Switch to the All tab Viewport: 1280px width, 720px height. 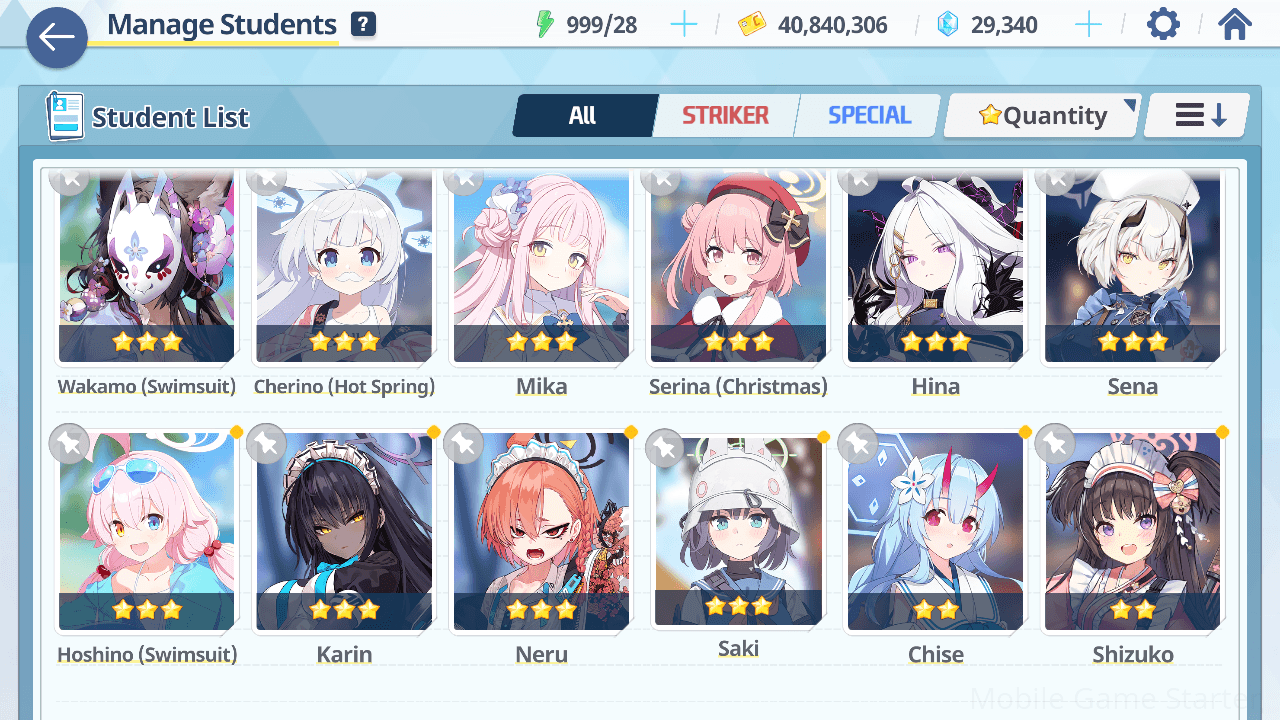click(x=583, y=116)
